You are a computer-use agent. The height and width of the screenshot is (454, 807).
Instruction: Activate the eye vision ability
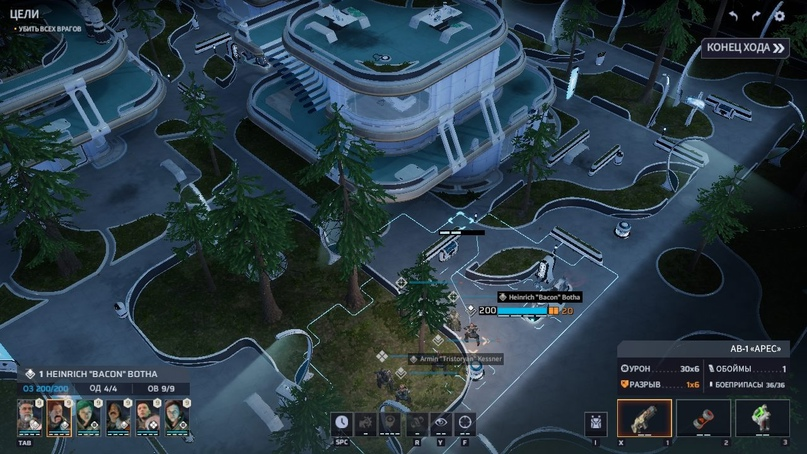[441, 423]
